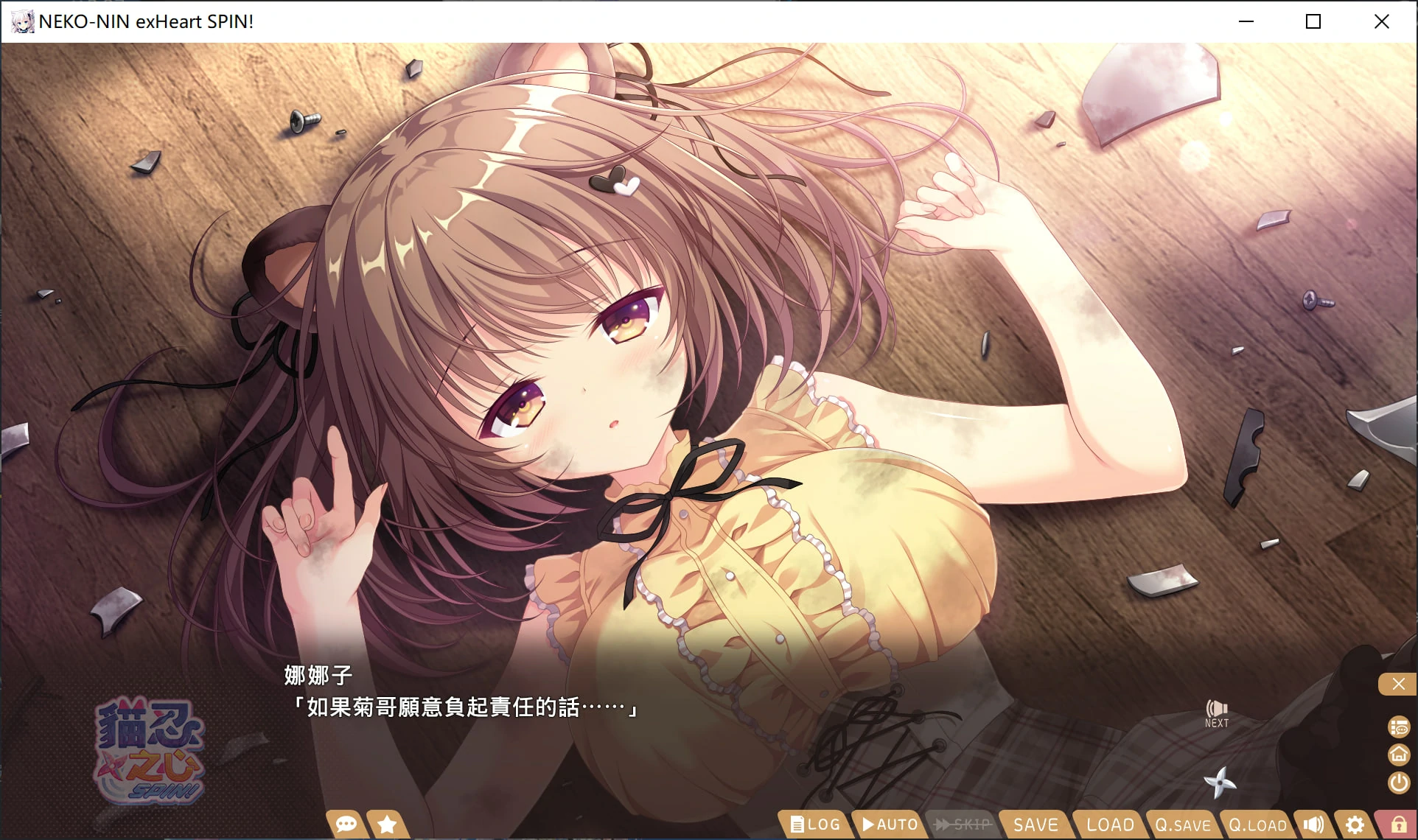Perform a quick load with Q.LOAD

[x=1257, y=825]
